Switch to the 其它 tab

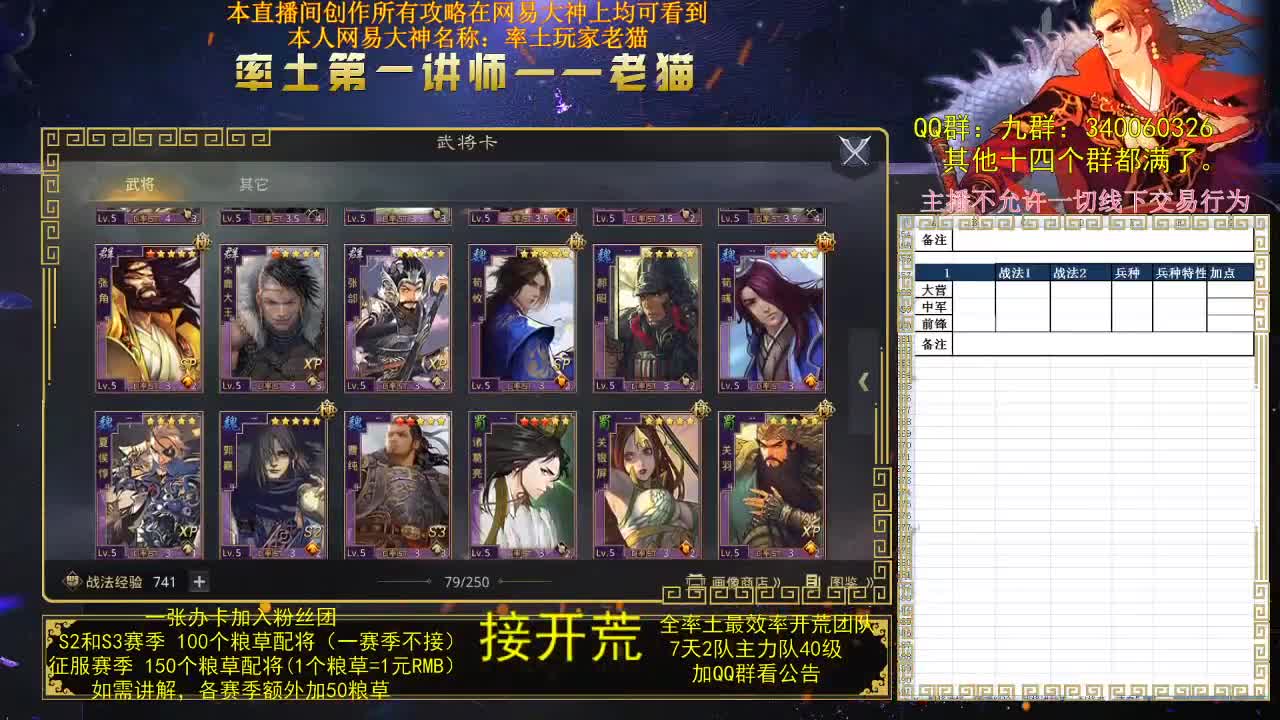pyautogui.click(x=253, y=184)
